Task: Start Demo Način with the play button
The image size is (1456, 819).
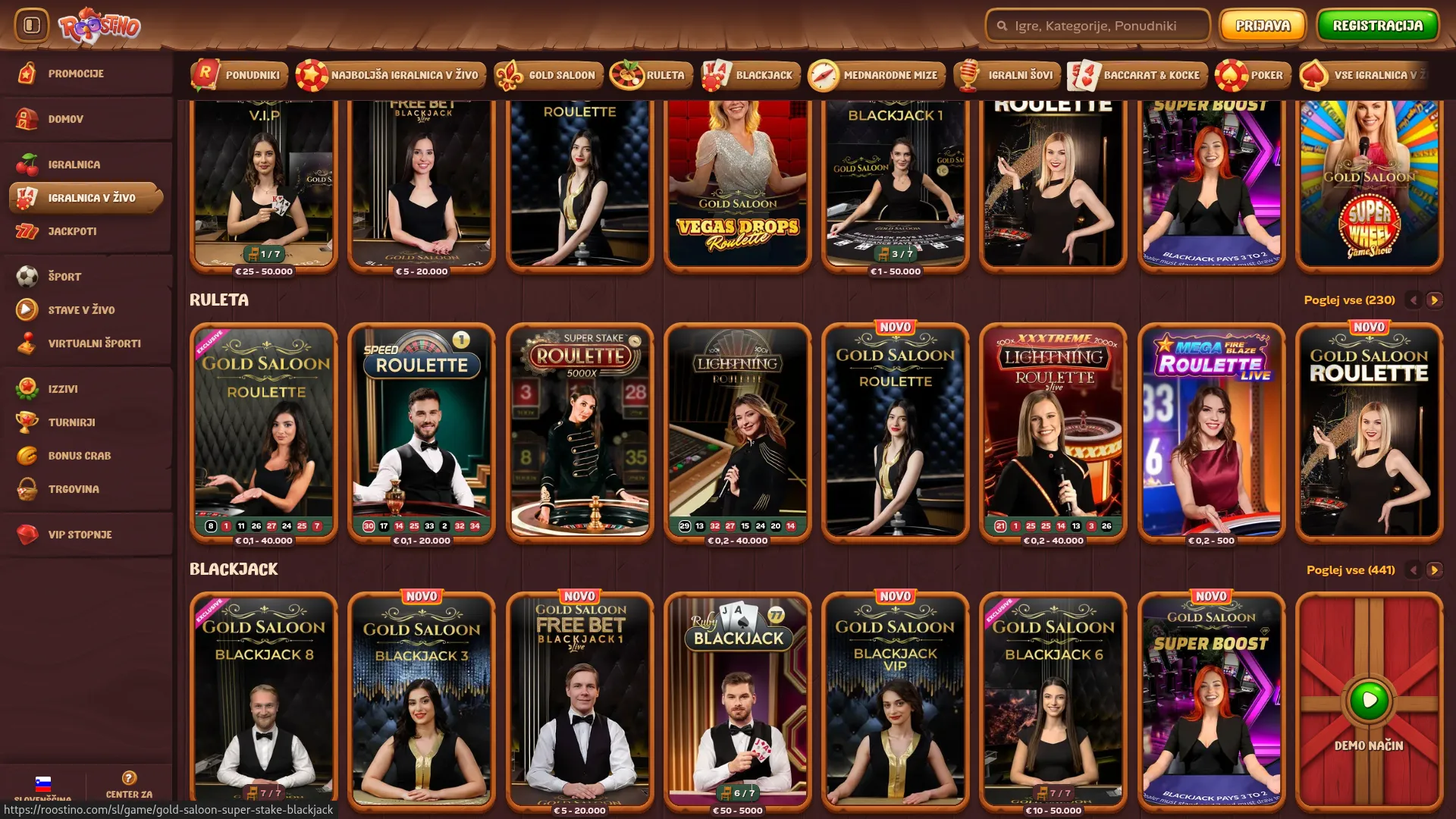Action: pyautogui.click(x=1369, y=700)
